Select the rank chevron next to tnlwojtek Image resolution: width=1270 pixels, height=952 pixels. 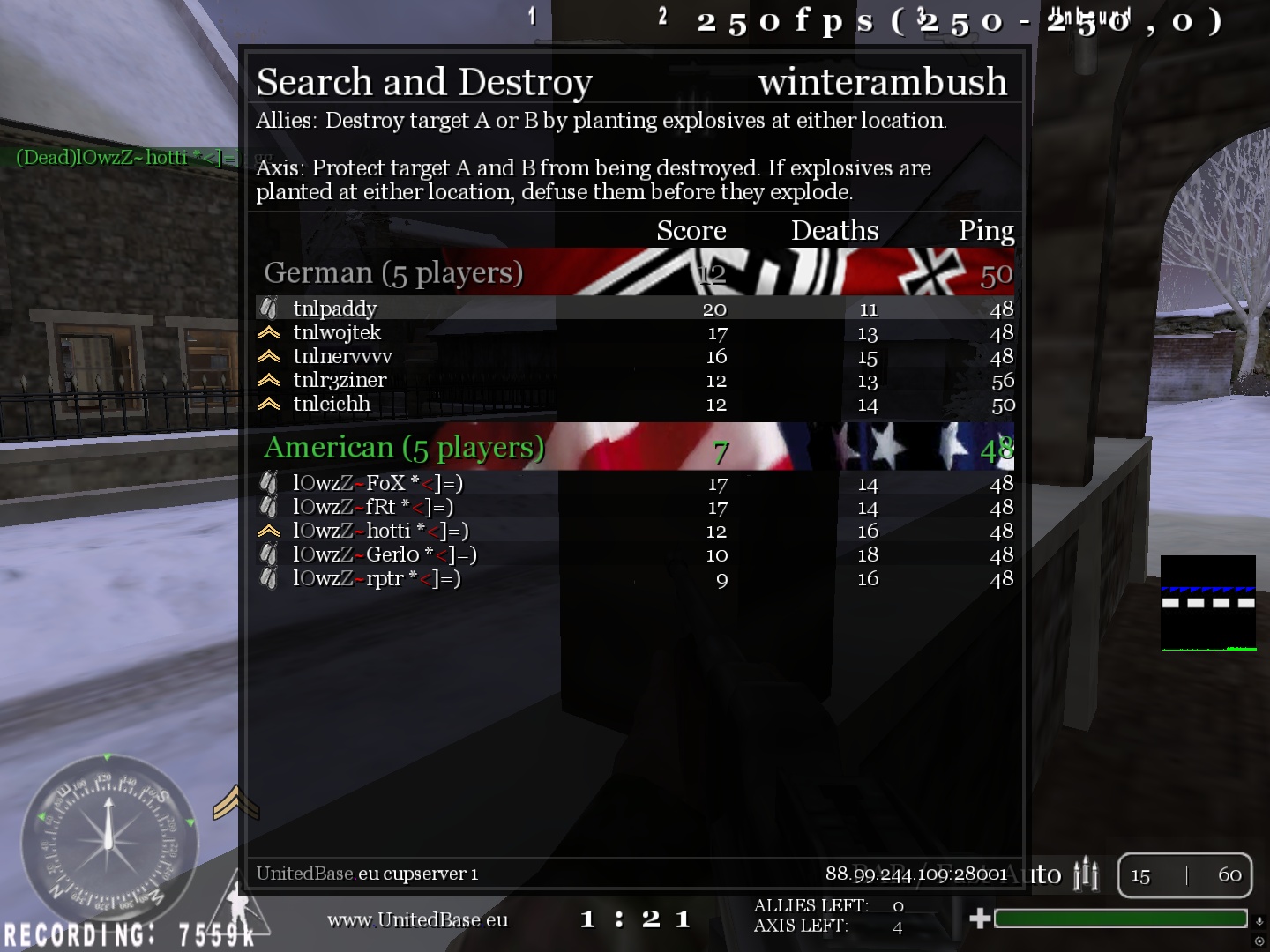[x=267, y=332]
